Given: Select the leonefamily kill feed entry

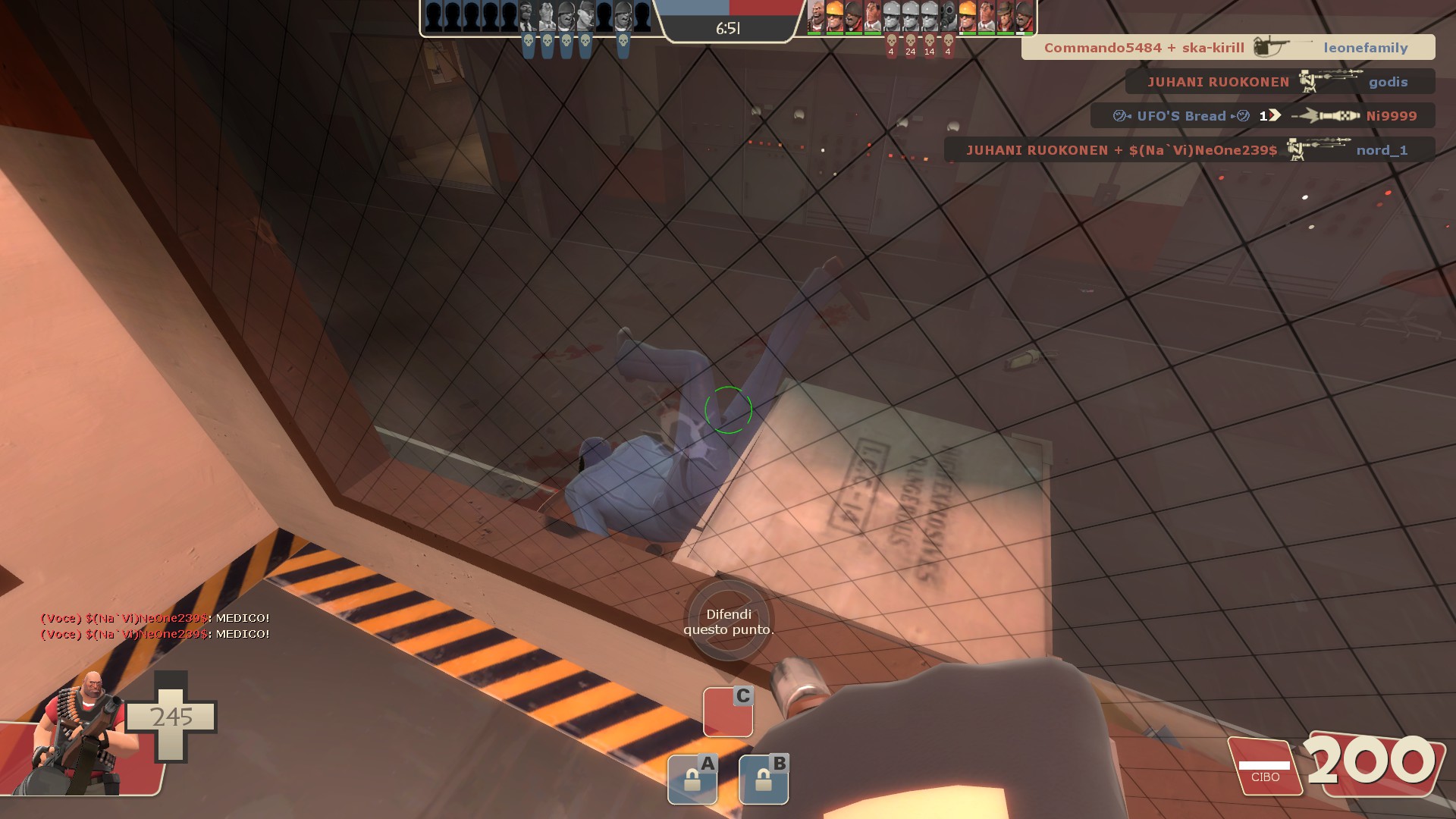Looking at the screenshot, I should tap(1228, 48).
